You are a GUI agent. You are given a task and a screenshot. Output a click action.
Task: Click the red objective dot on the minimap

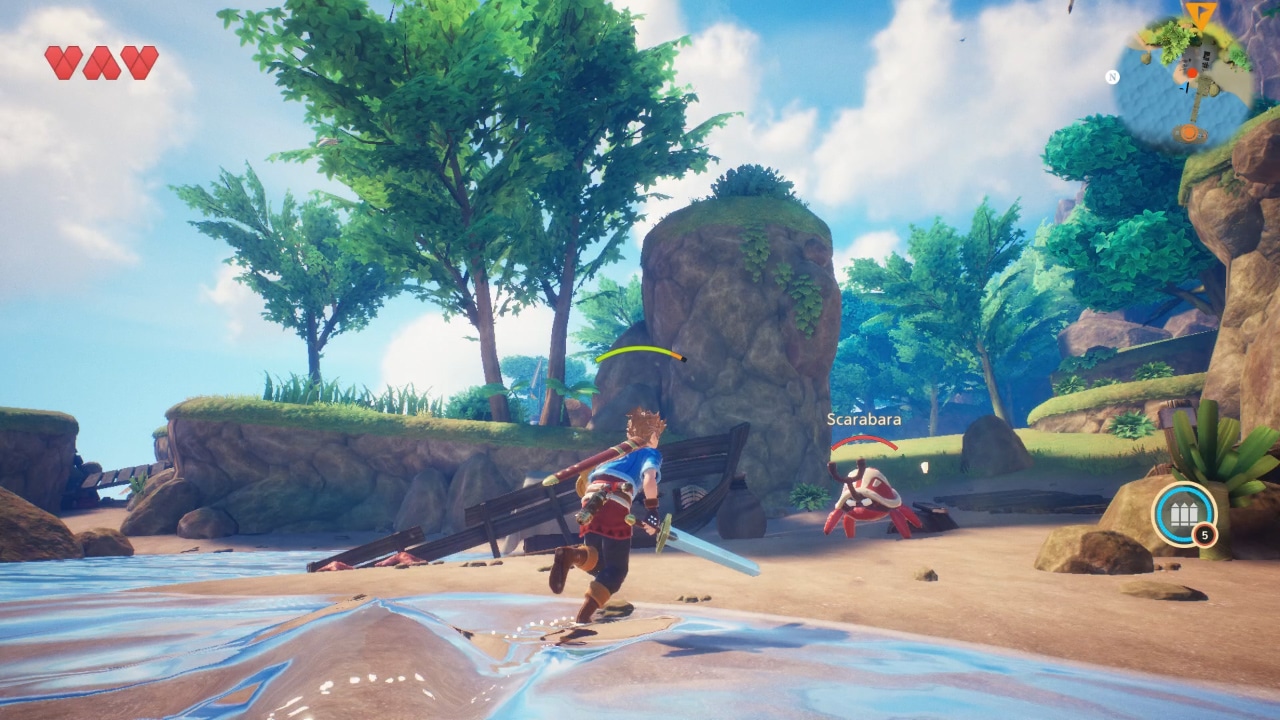[x=1192, y=73]
